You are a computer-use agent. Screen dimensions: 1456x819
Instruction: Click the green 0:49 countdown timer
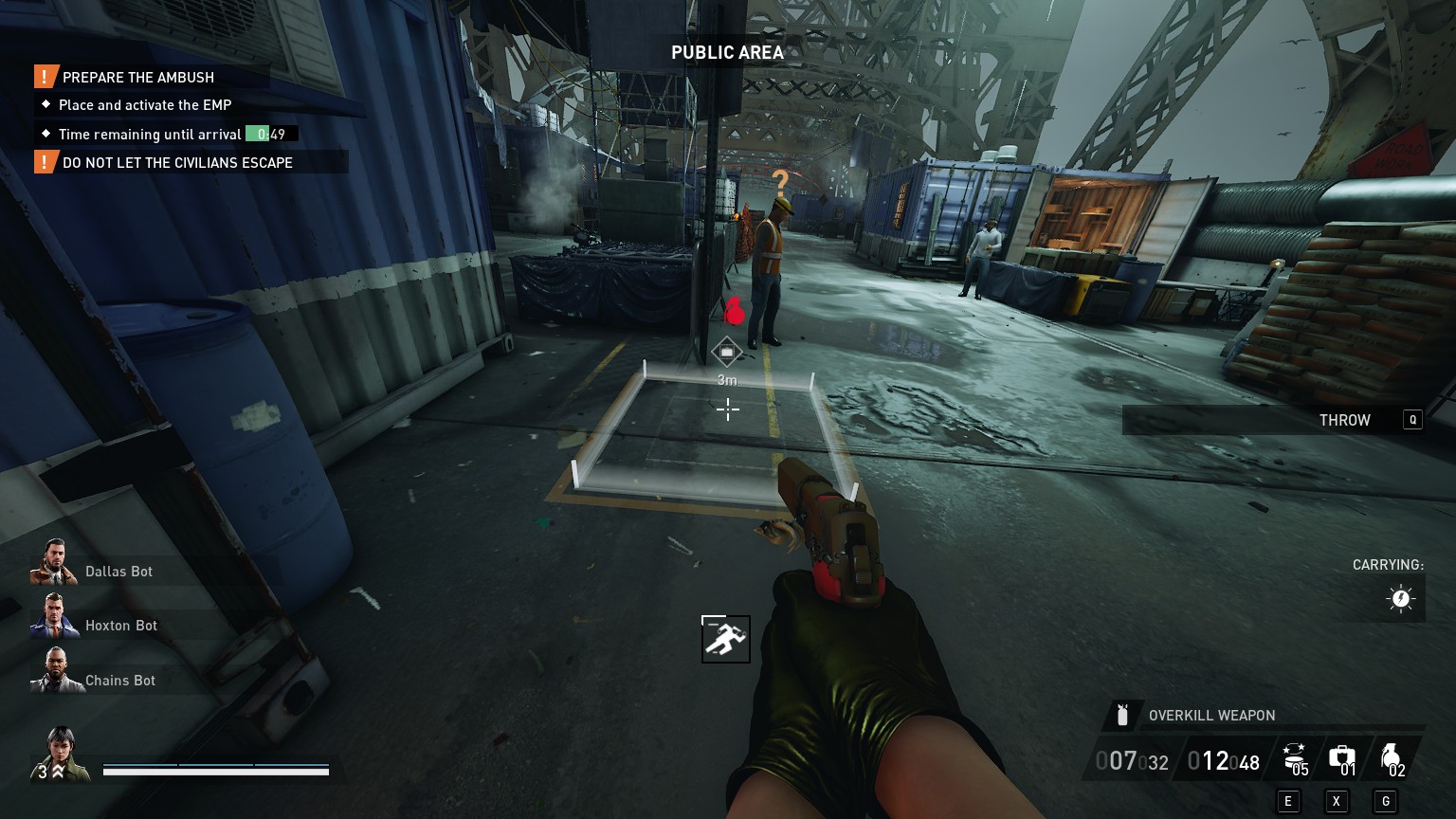click(267, 134)
